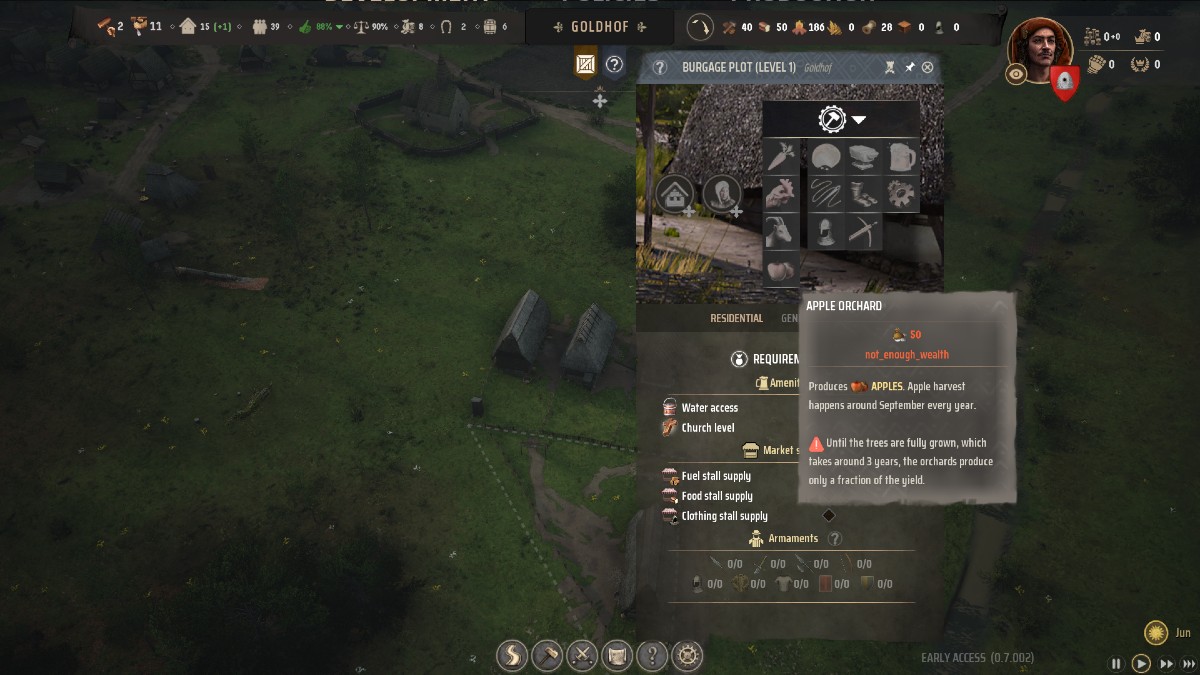Select the apple orchard extension
This screenshot has width=1200, height=675.
point(780,269)
